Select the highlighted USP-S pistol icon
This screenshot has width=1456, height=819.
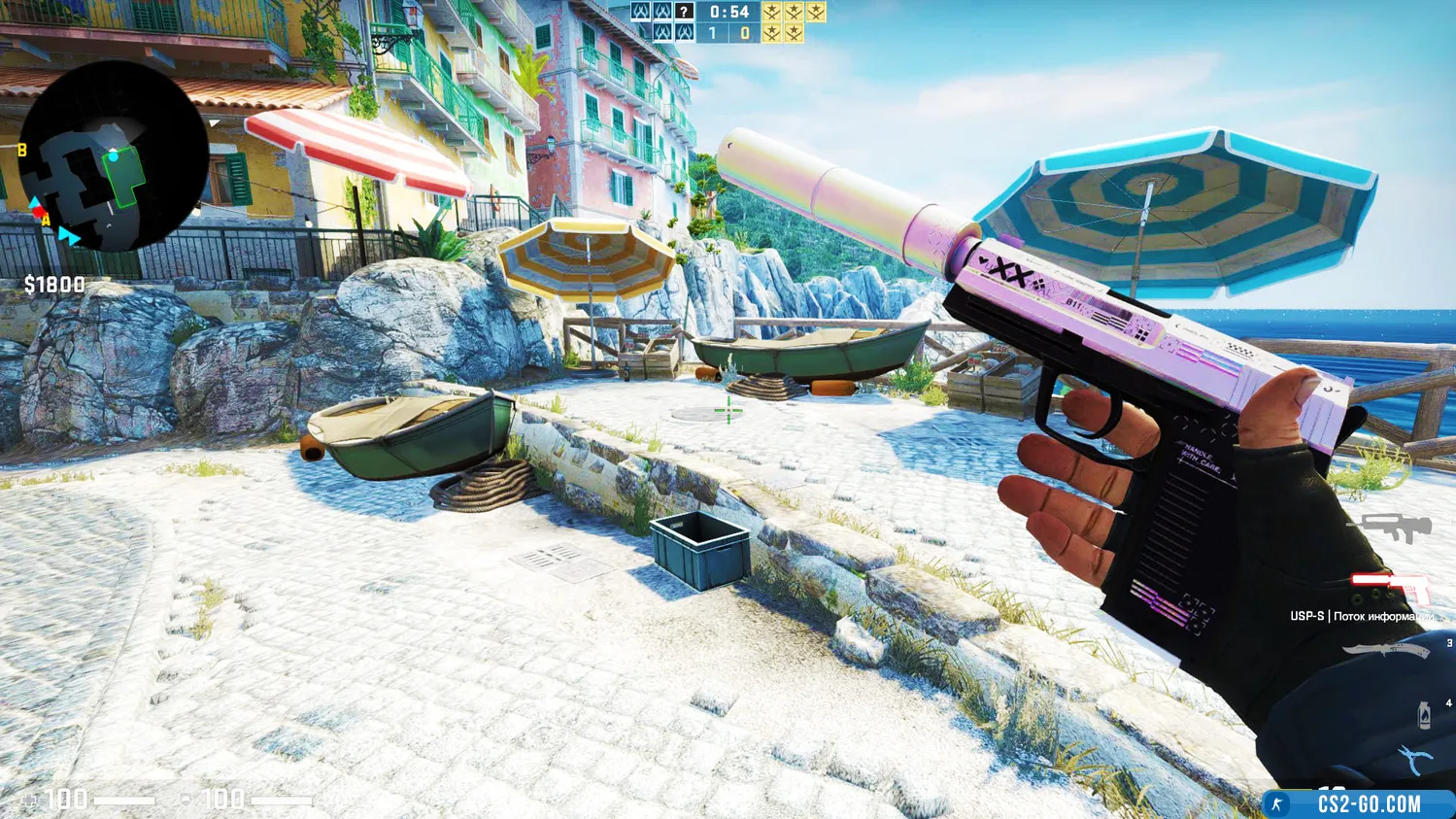pyautogui.click(x=1390, y=586)
